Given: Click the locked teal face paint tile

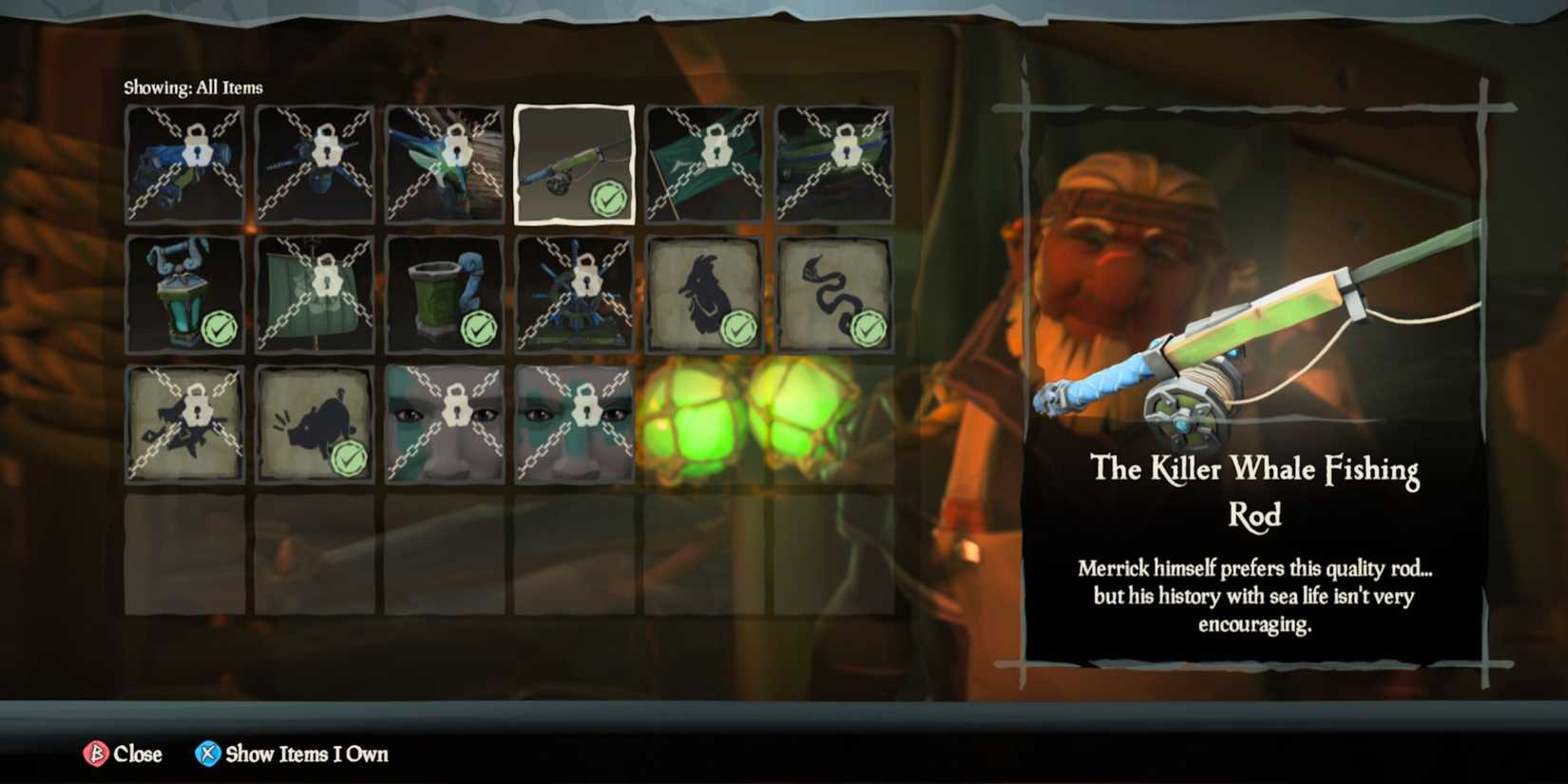Looking at the screenshot, I should [445, 424].
